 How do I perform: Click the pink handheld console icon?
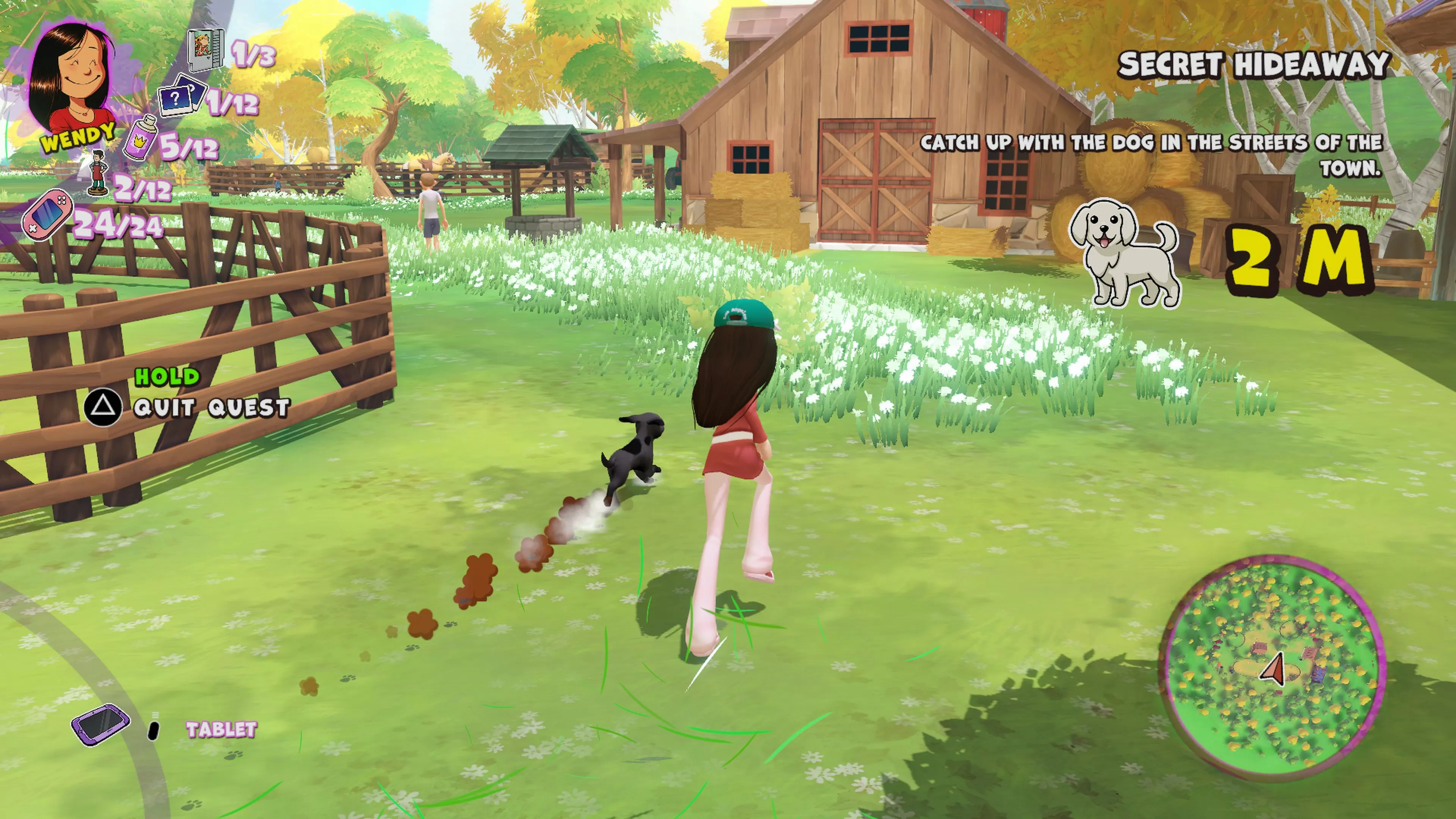pyautogui.click(x=47, y=214)
